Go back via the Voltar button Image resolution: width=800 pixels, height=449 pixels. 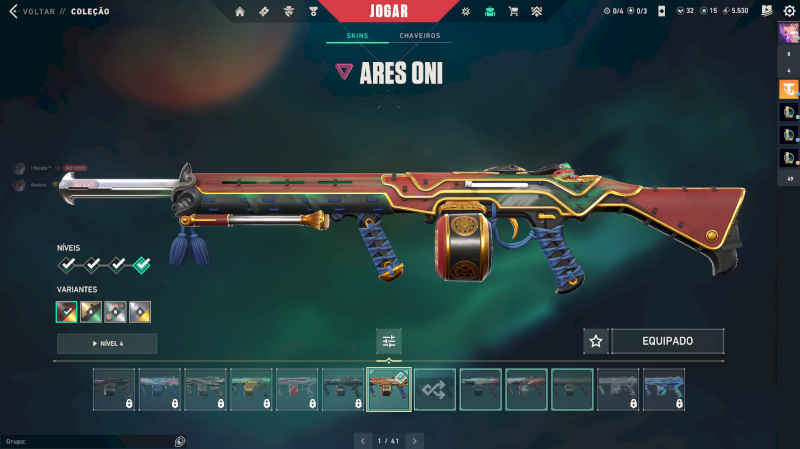[38, 12]
